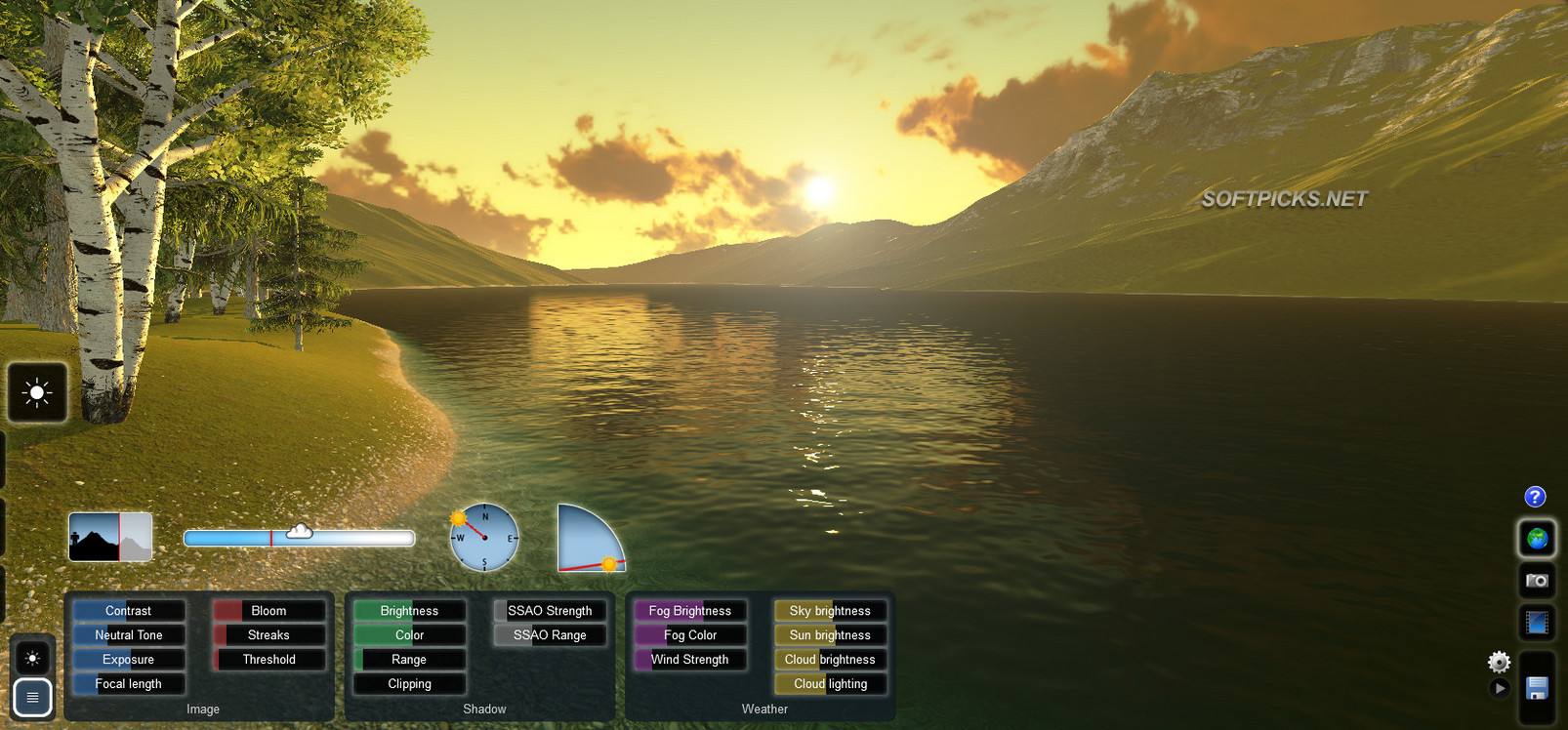Select the SSAO Strength option
The width and height of the screenshot is (1568, 730).
point(550,610)
